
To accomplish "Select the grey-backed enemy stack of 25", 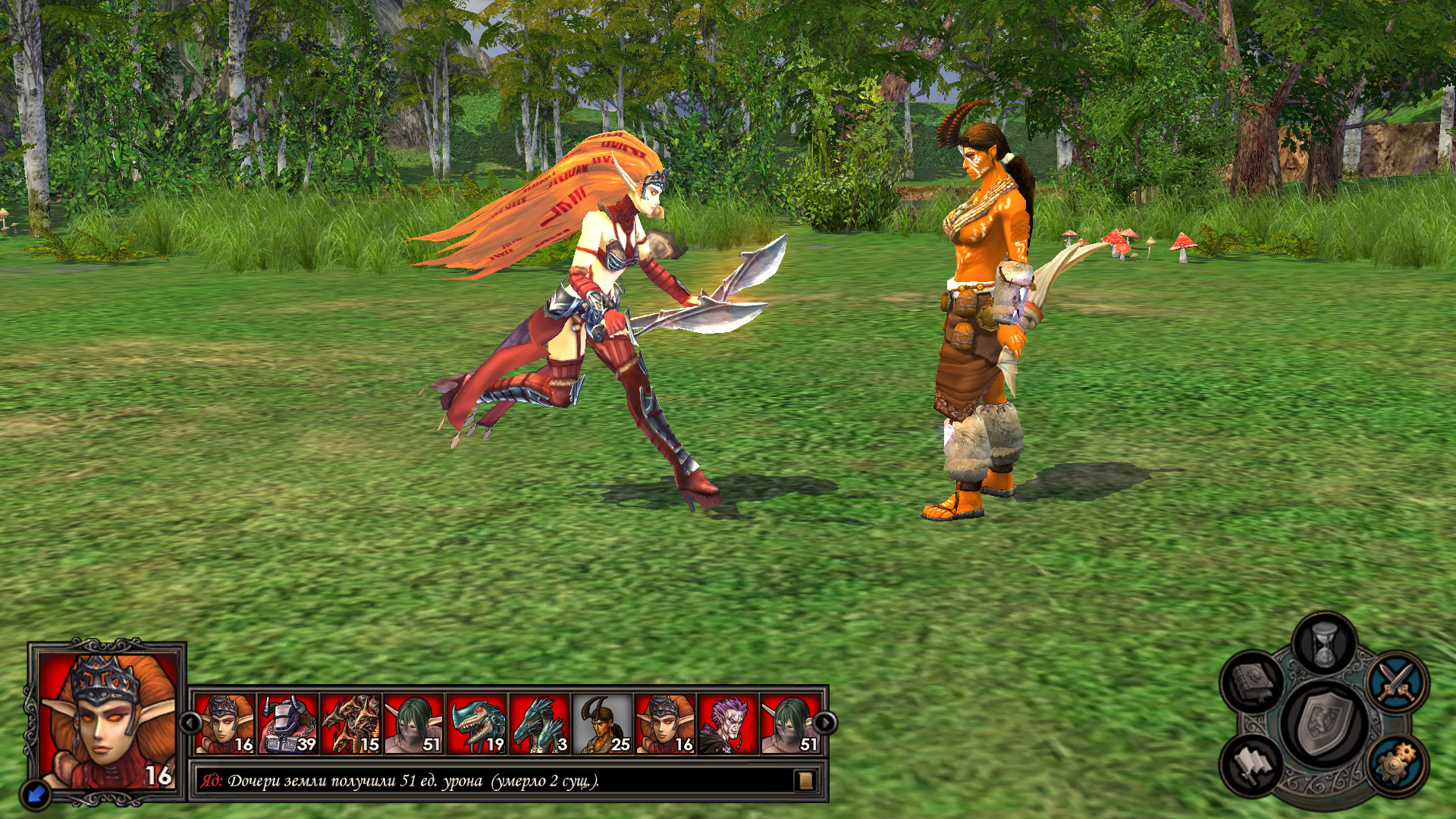I will point(603,724).
